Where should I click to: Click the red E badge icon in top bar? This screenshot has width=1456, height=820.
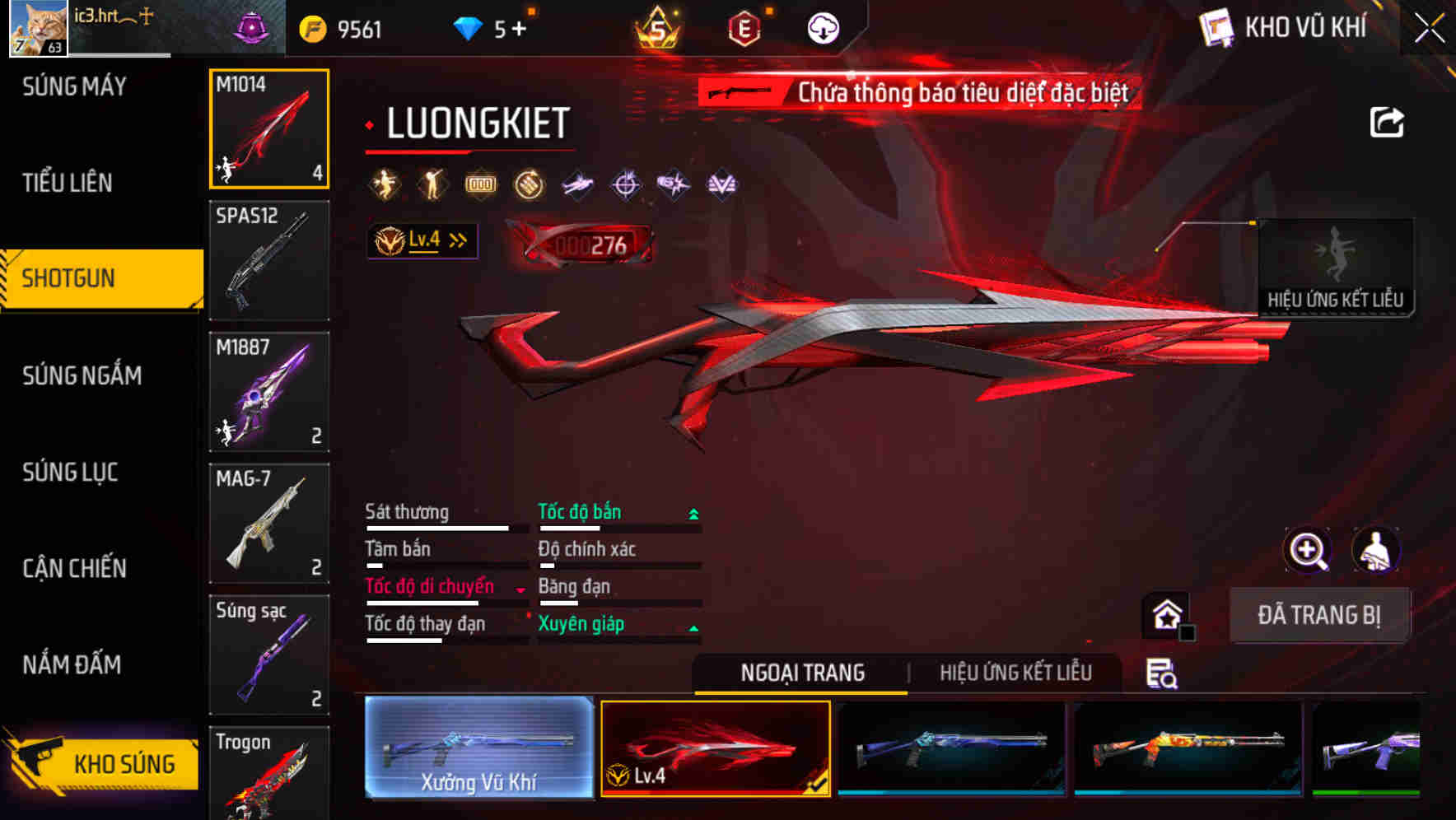pyautogui.click(x=745, y=27)
